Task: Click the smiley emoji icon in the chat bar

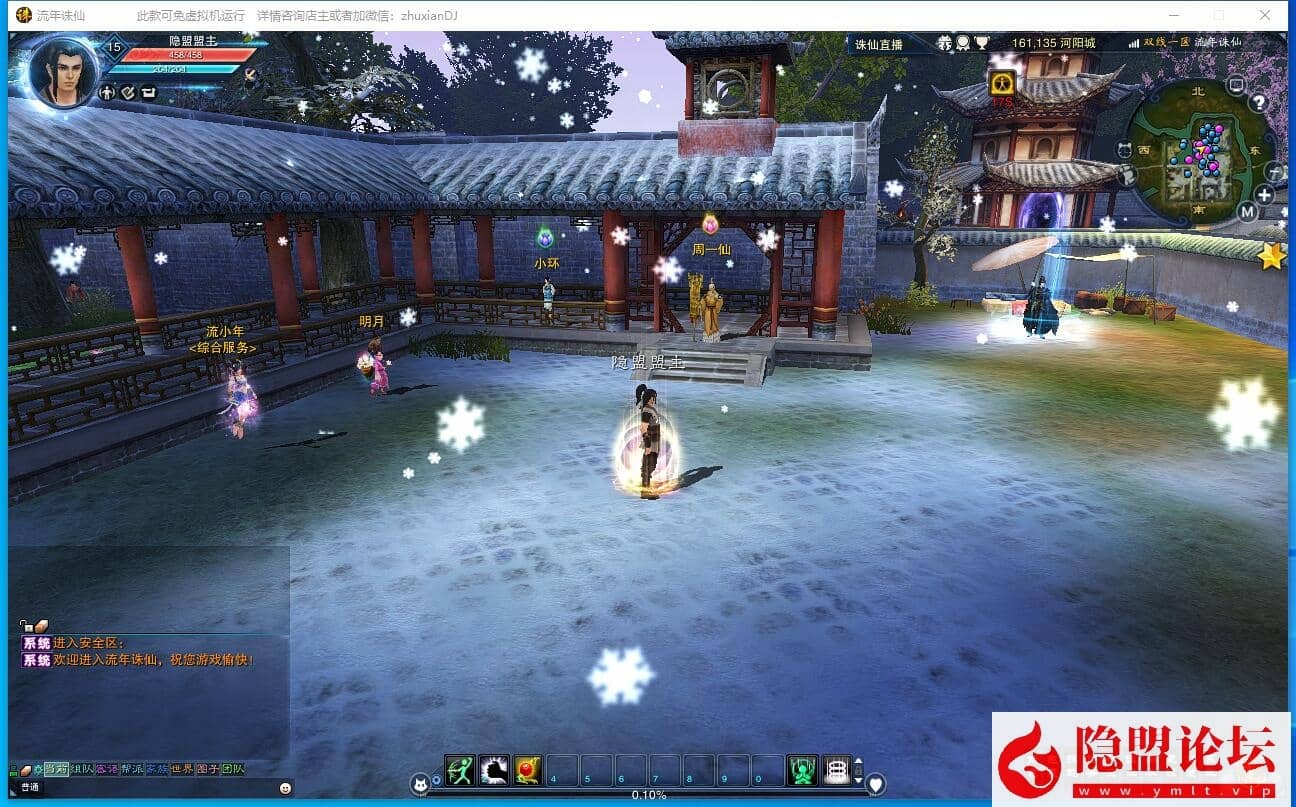Action: [285, 789]
